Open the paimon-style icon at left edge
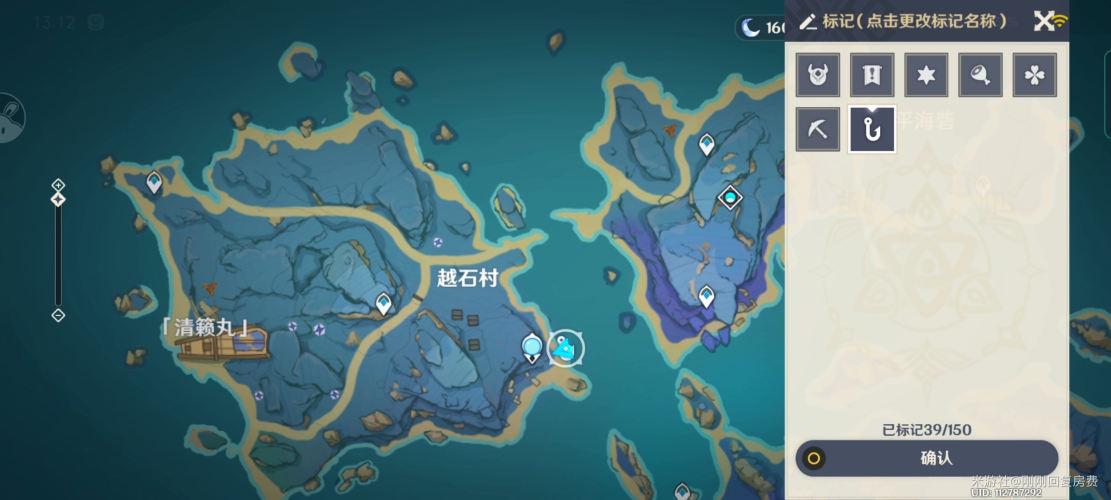This screenshot has height=500, width=1111. click(10, 118)
